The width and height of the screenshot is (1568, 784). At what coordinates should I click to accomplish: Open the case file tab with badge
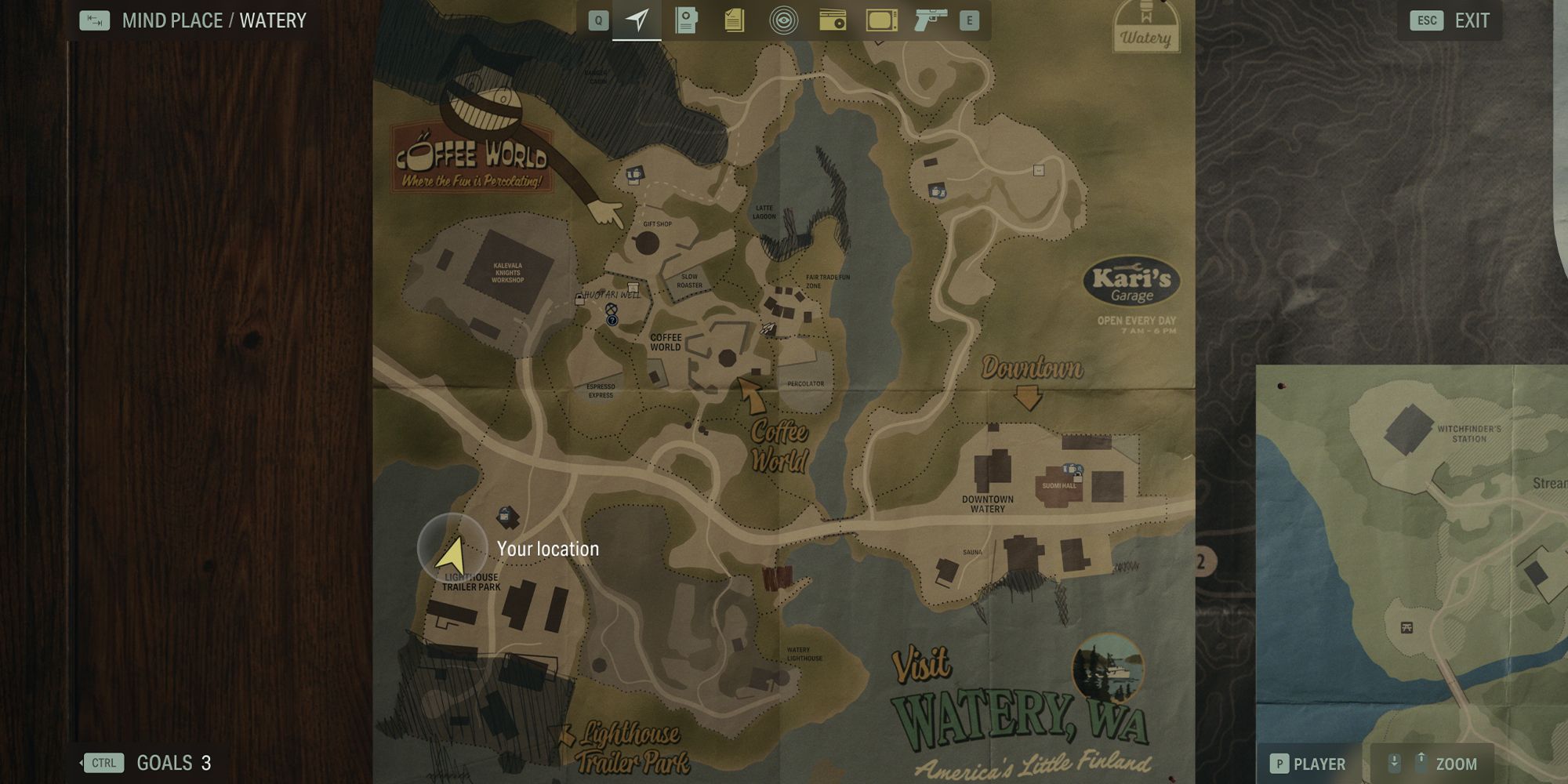coord(686,20)
